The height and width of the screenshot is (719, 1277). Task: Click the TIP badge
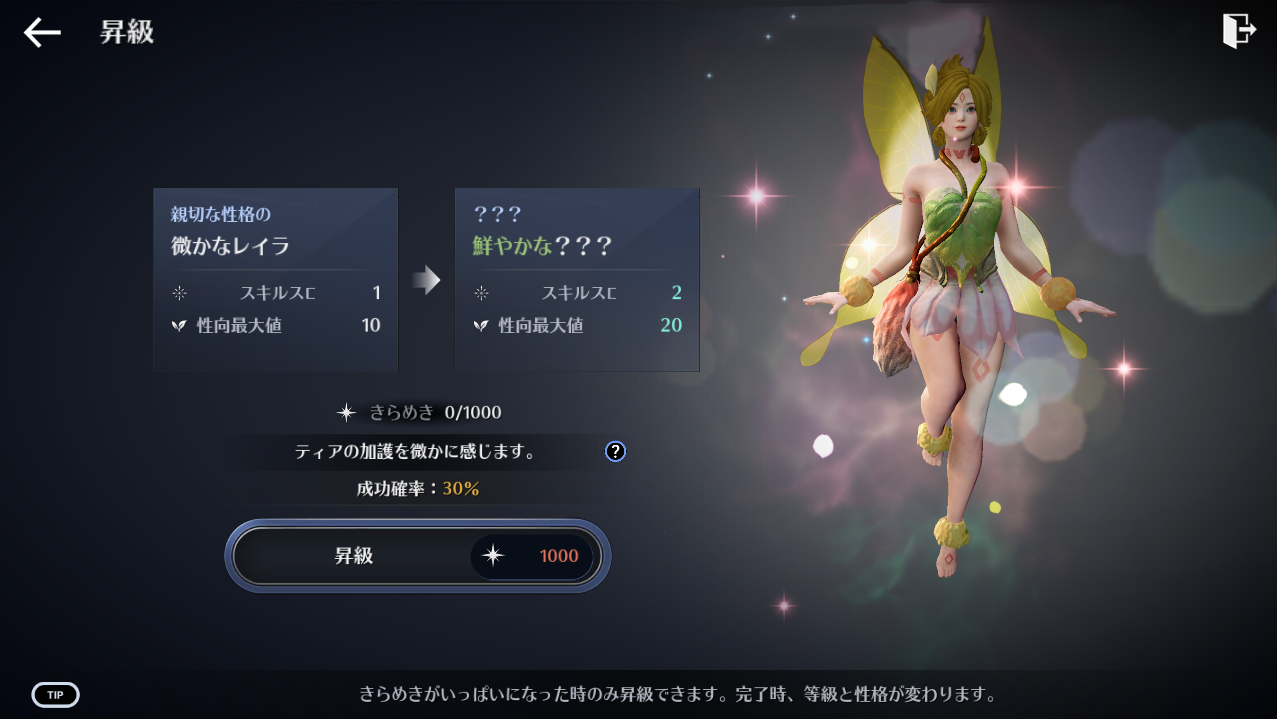pyautogui.click(x=56, y=695)
